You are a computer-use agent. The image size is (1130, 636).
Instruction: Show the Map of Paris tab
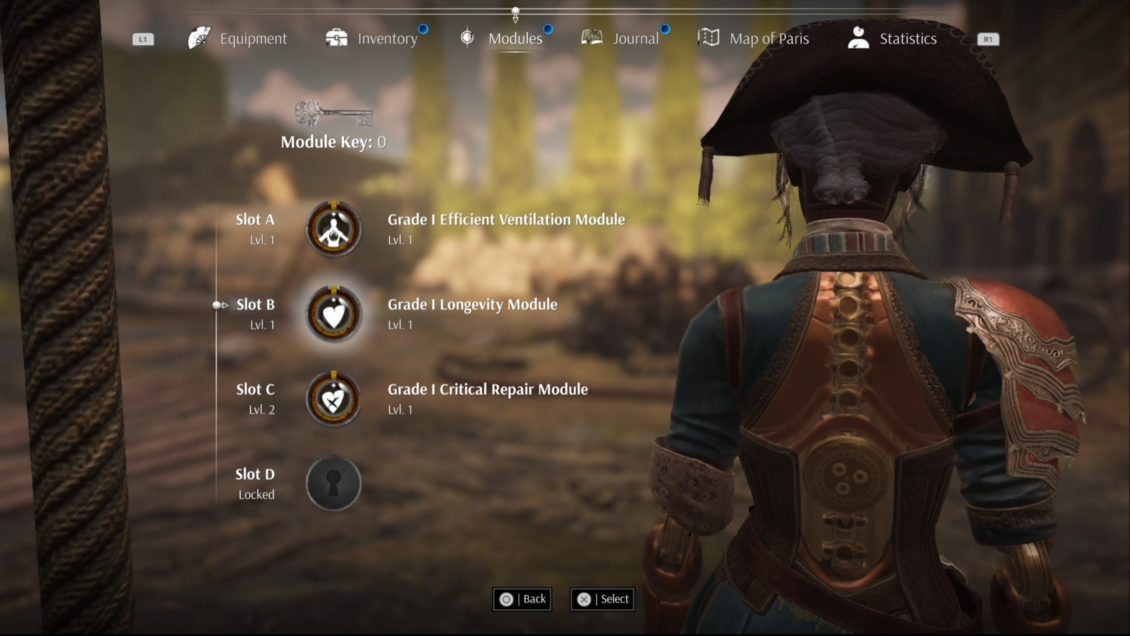click(x=754, y=39)
